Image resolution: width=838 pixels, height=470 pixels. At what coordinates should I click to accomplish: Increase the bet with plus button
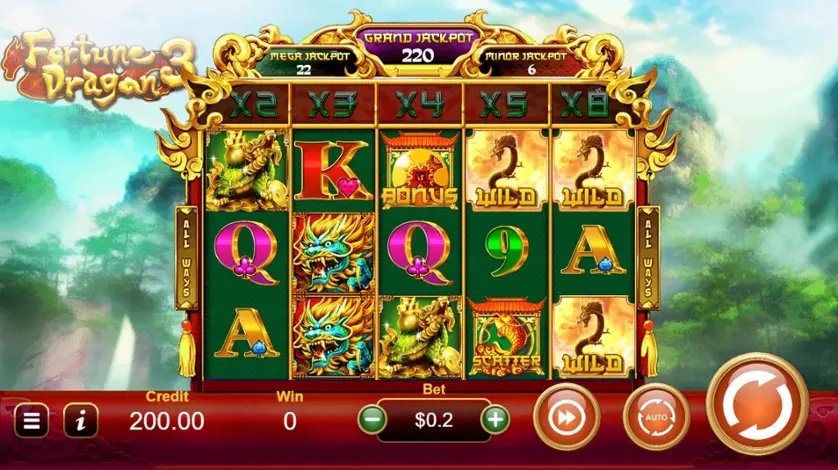click(494, 420)
